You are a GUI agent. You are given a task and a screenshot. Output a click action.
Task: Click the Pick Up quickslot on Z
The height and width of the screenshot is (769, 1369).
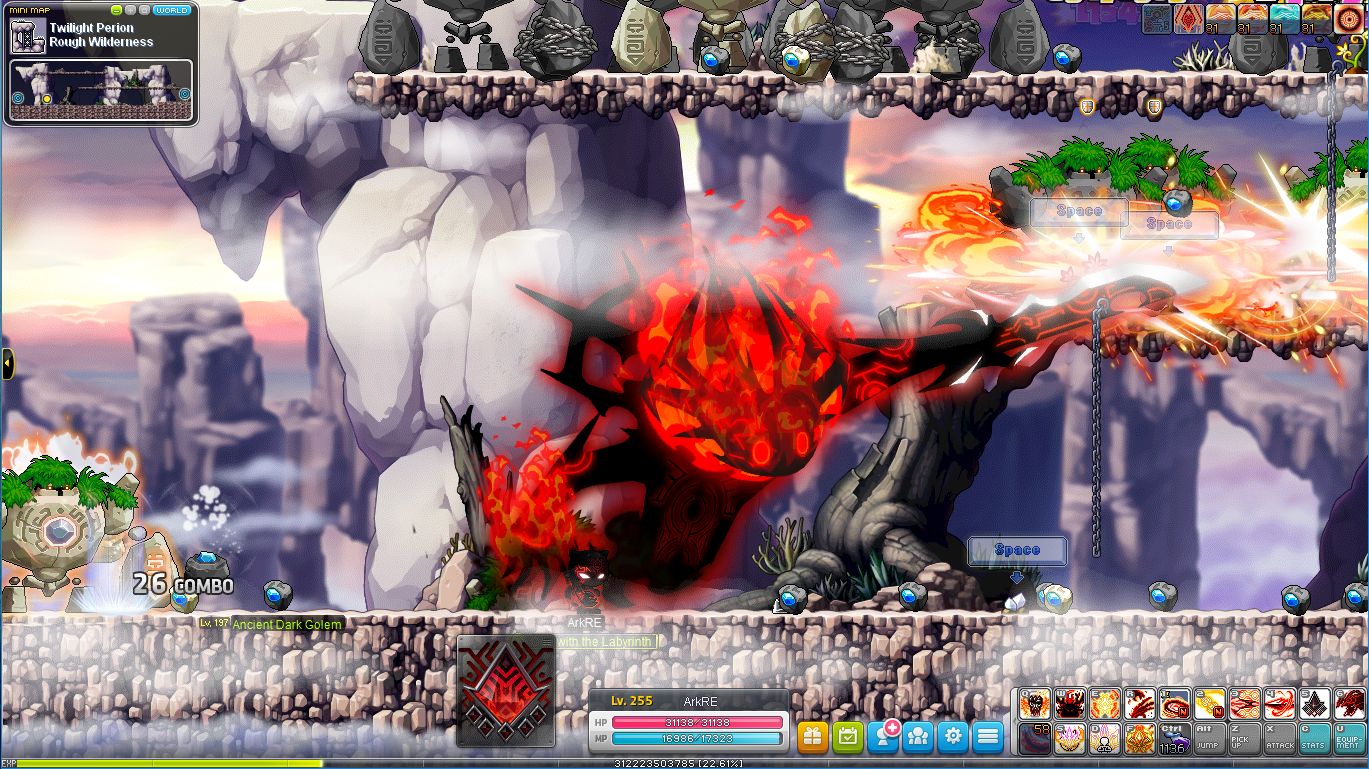(x=1244, y=738)
